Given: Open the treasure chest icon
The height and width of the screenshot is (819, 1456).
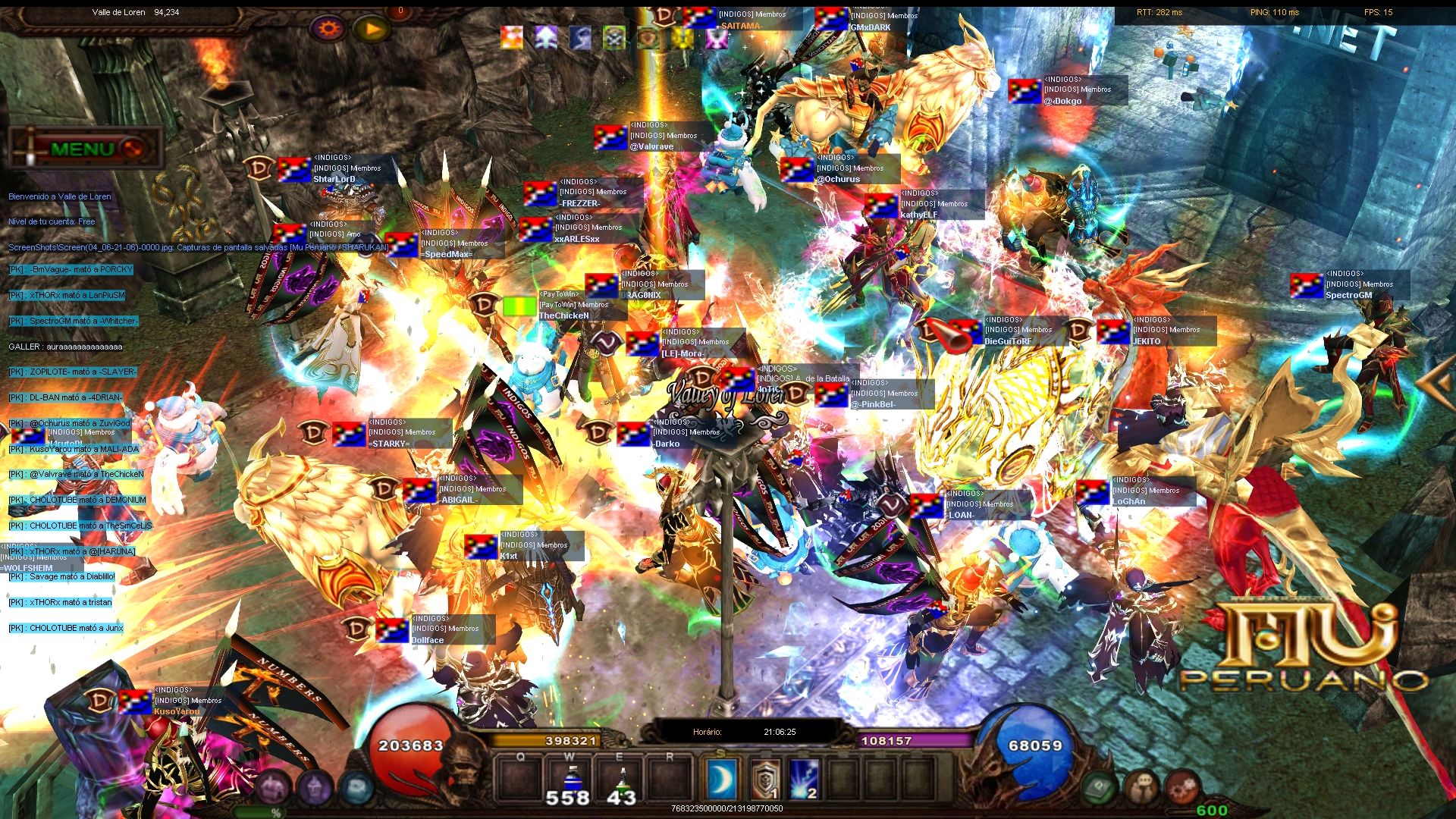Looking at the screenshot, I should [x=274, y=789].
